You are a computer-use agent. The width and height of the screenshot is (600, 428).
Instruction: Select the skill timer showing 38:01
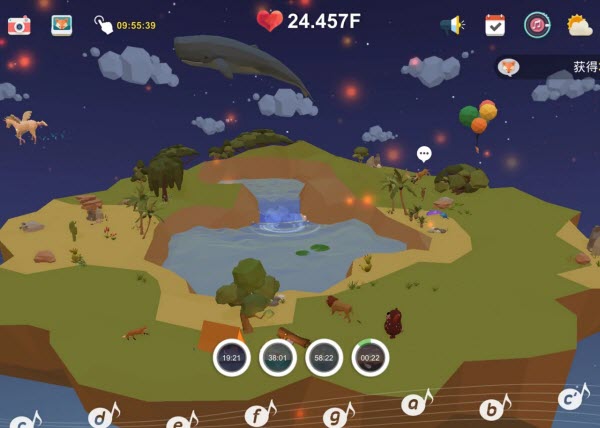[278, 357]
